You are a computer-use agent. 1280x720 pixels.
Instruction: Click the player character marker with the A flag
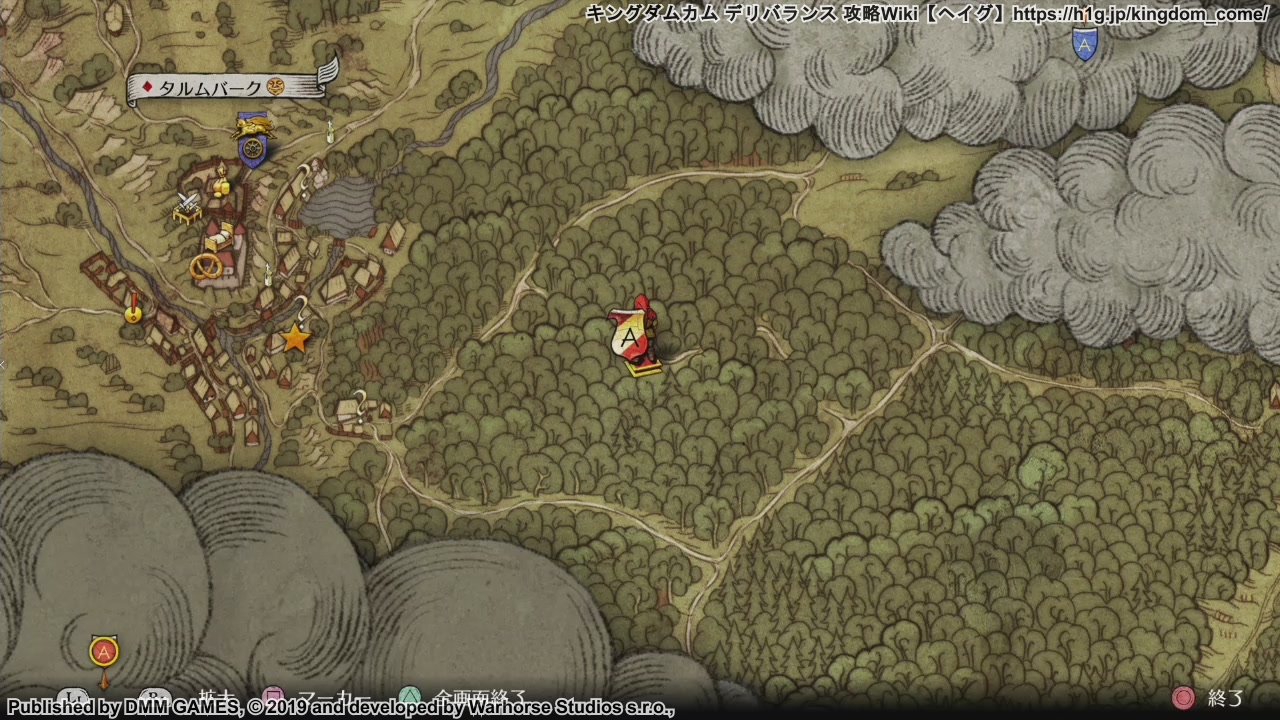(635, 337)
